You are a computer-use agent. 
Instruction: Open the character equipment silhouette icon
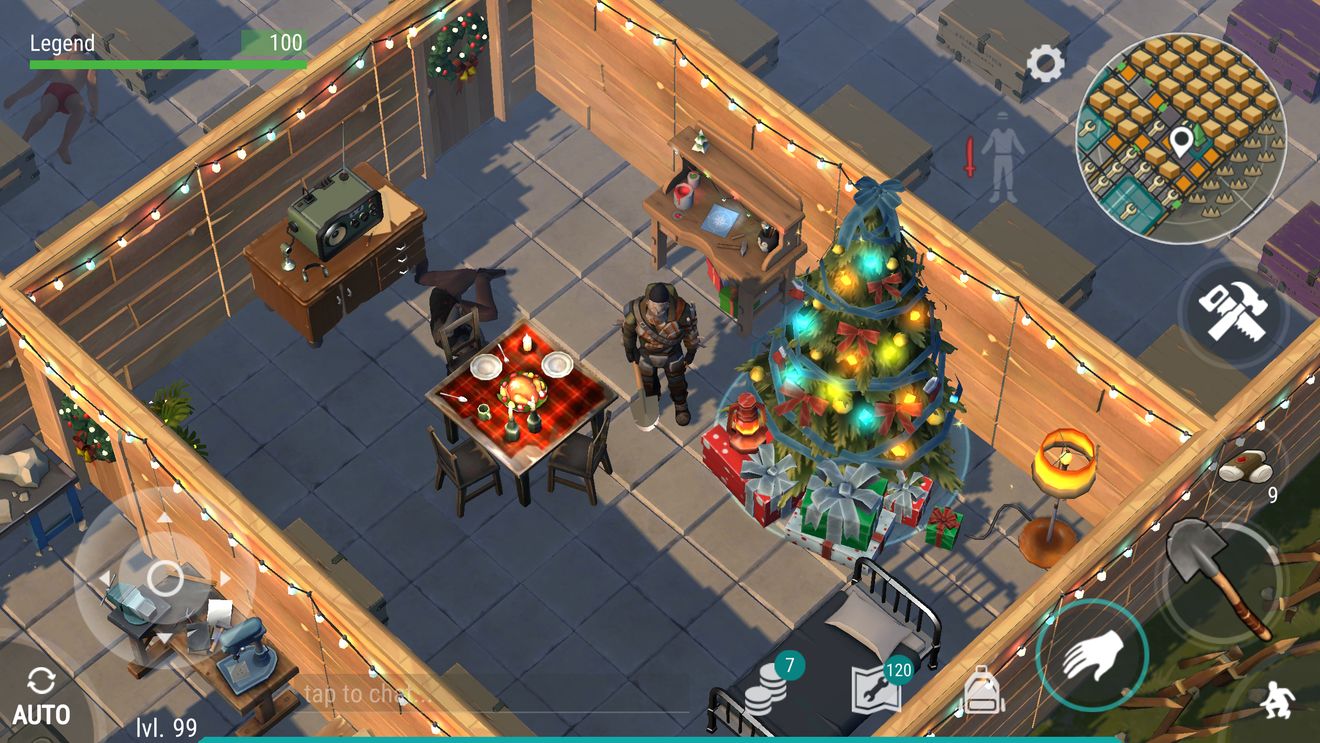1000,155
